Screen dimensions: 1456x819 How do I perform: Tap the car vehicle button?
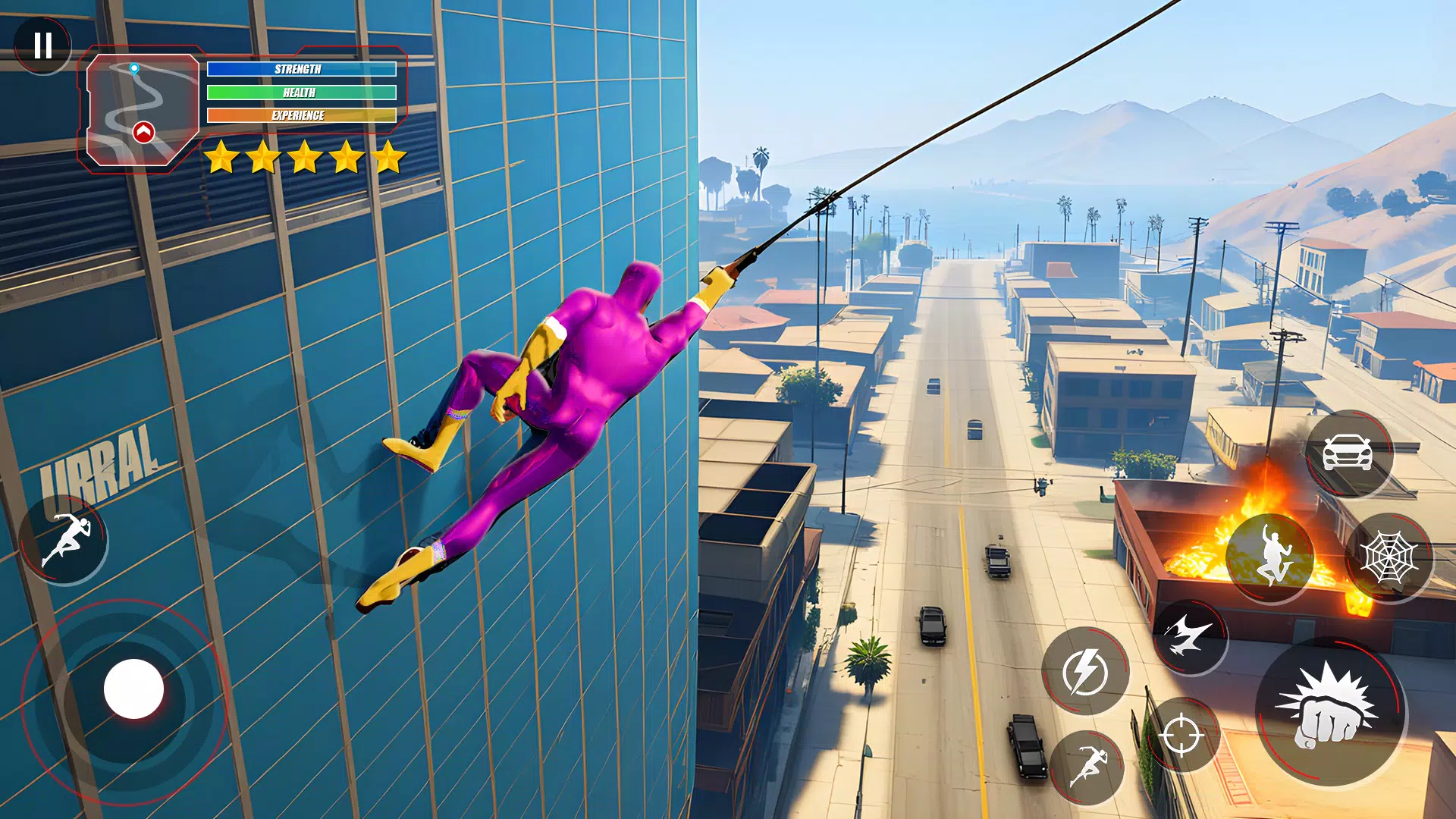[1348, 453]
